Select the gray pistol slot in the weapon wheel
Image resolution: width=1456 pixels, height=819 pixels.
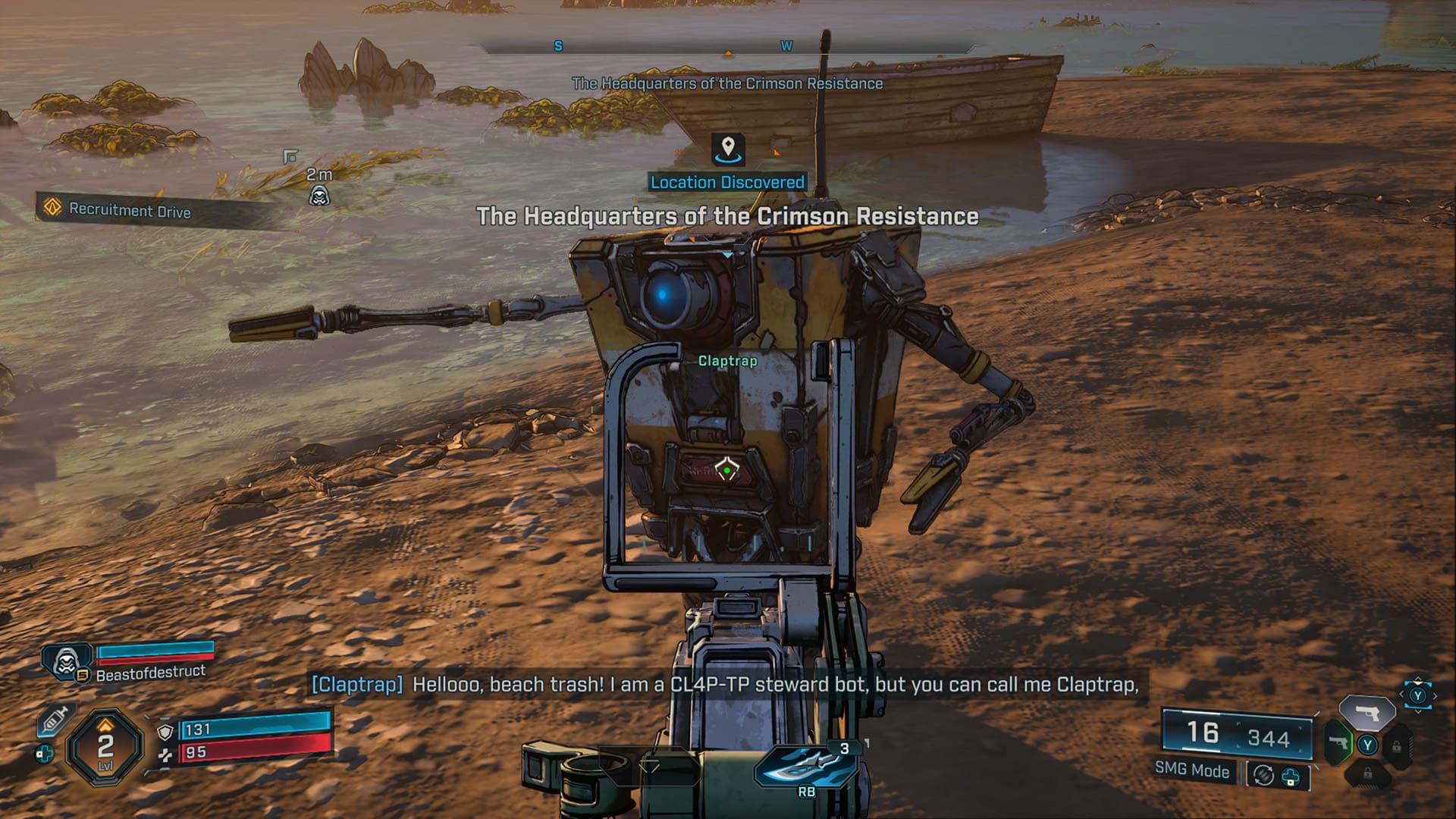[x=1367, y=713]
